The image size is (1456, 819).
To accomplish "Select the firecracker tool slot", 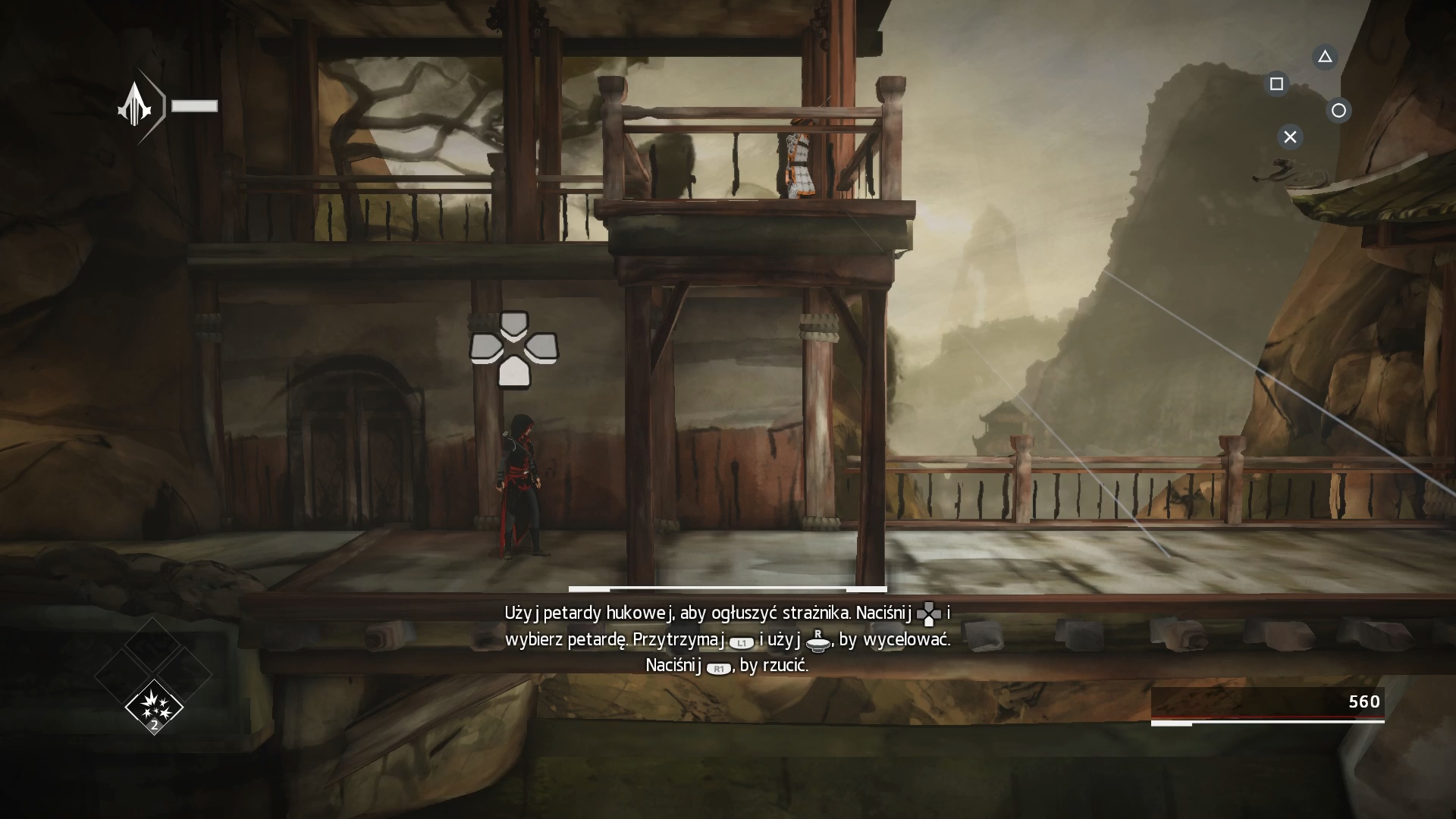I will pyautogui.click(x=154, y=707).
